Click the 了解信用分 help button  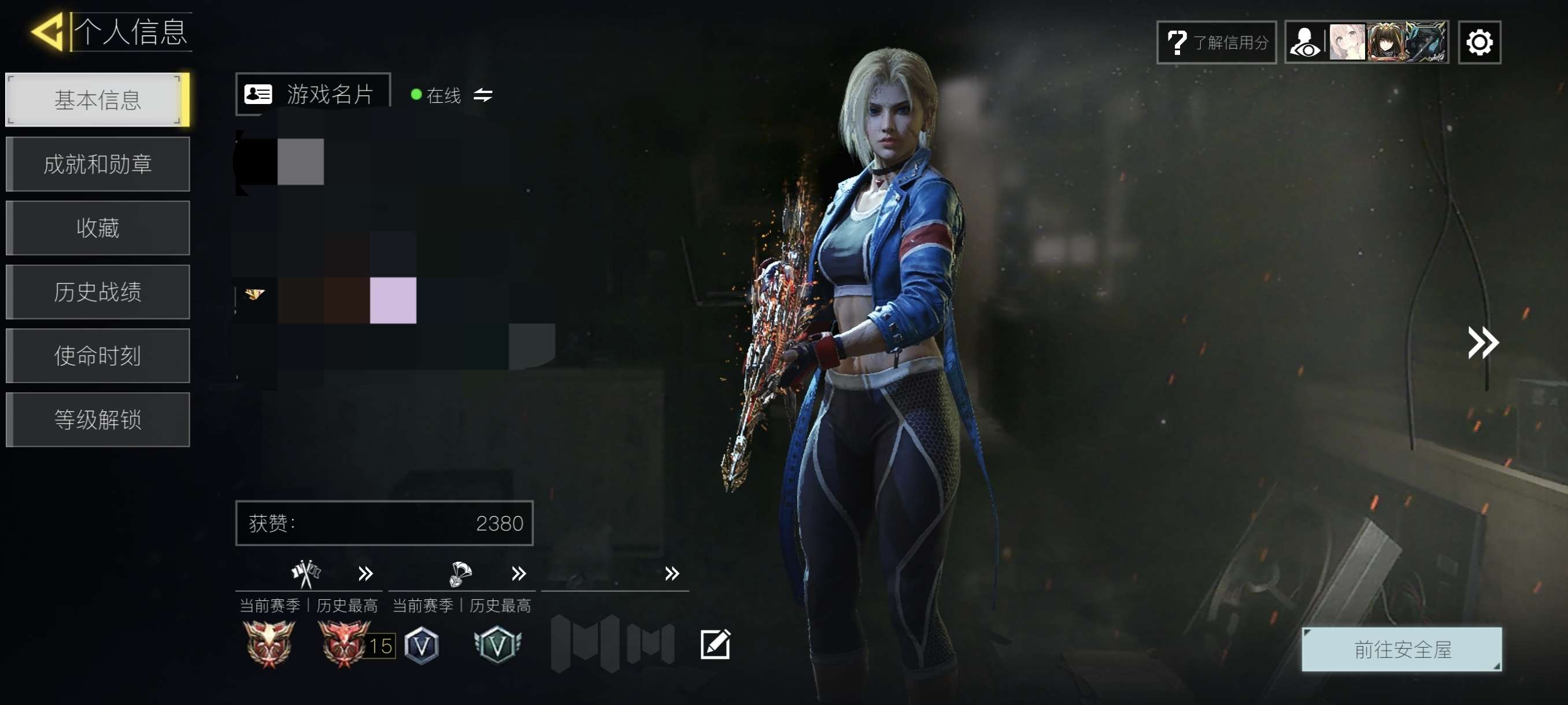[1215, 43]
